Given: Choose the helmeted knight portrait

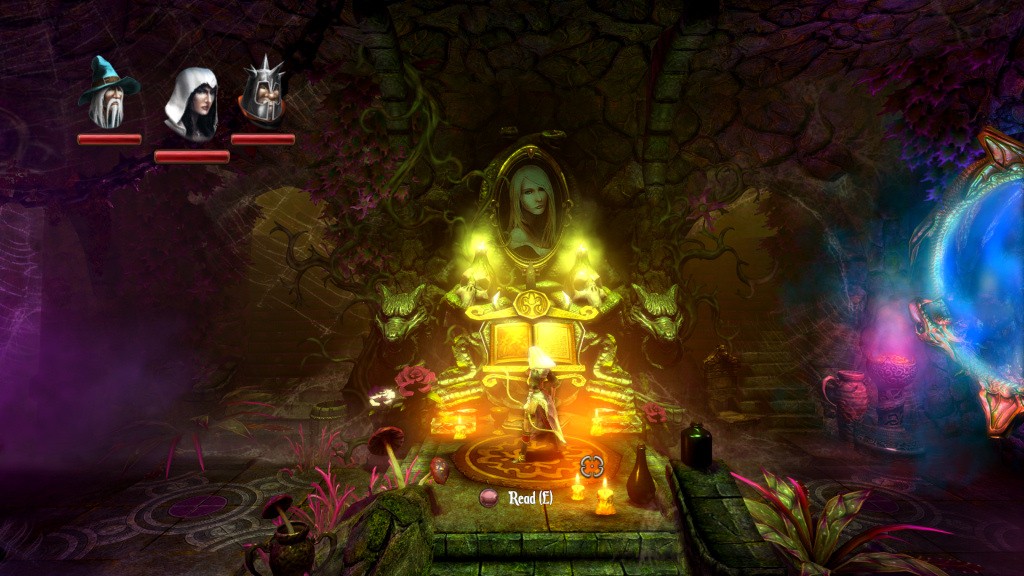Looking at the screenshot, I should (263, 92).
